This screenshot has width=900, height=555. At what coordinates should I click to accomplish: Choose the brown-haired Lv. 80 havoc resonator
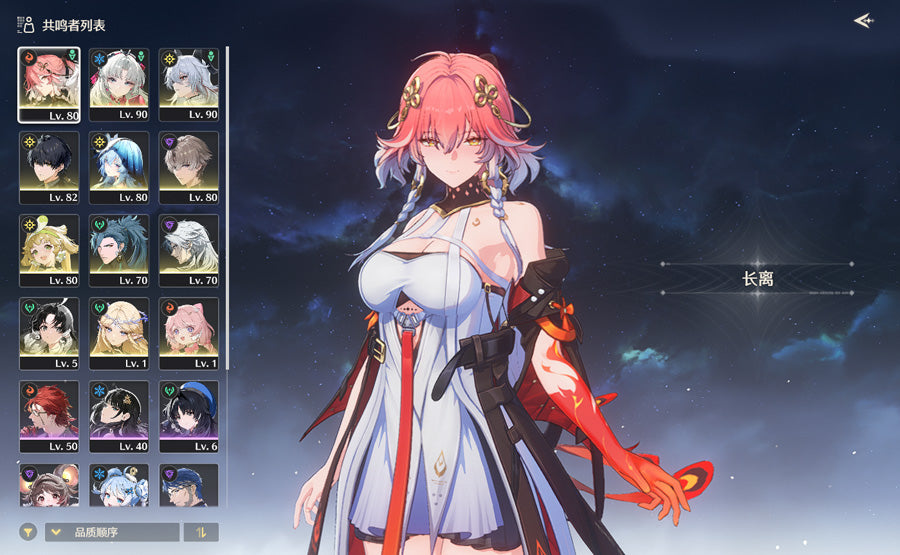tap(189, 167)
